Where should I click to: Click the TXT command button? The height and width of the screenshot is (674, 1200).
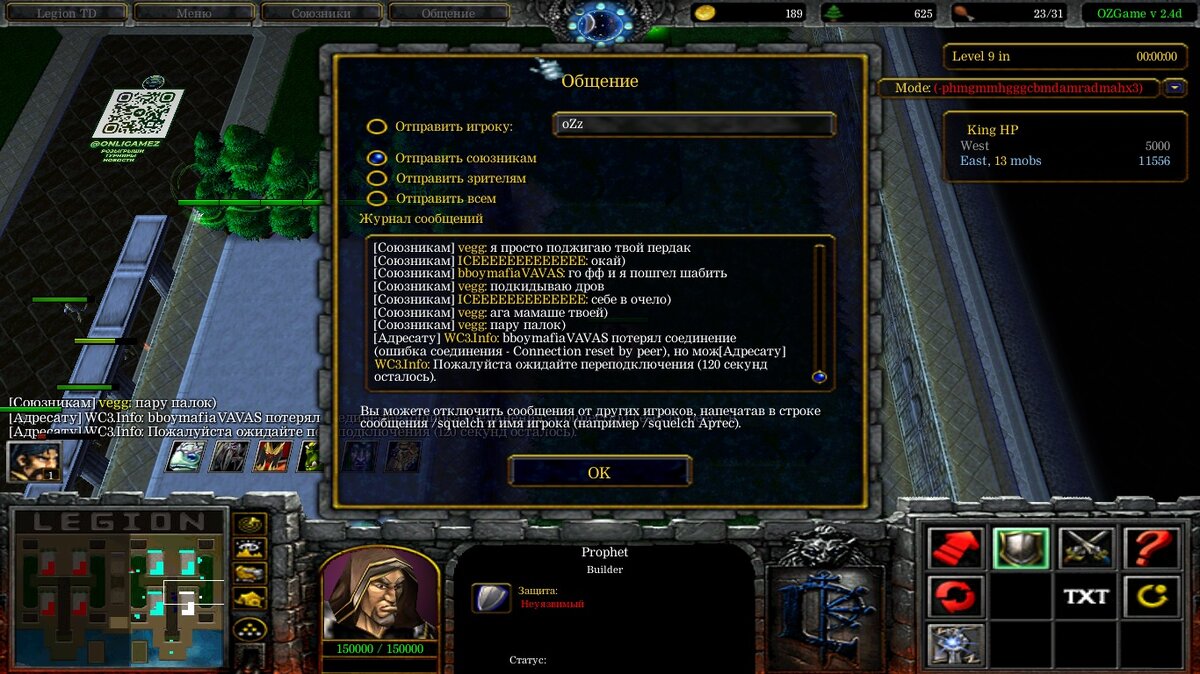(x=1086, y=597)
